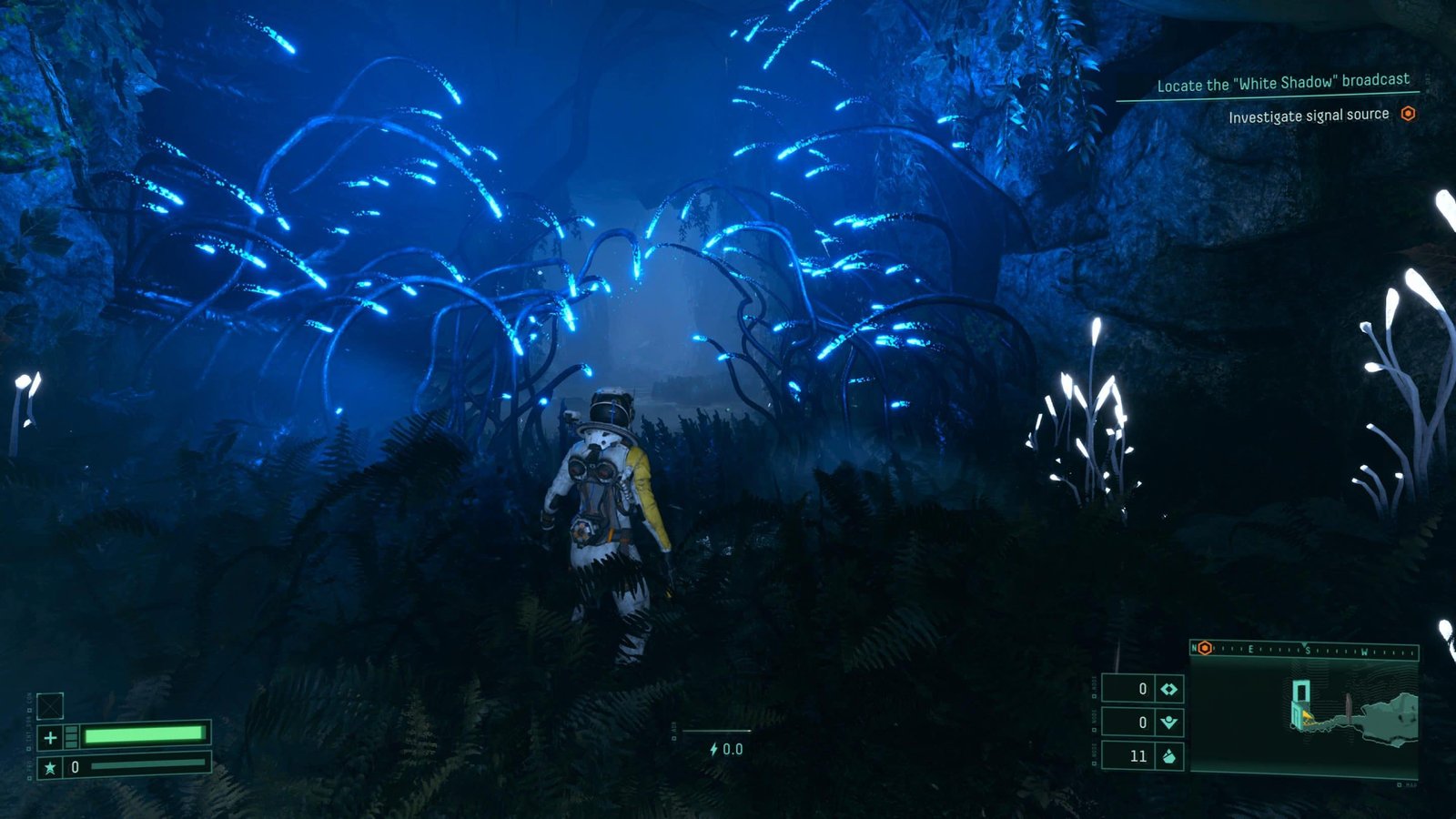
Task: Click the green health bar
Action: tap(146, 734)
